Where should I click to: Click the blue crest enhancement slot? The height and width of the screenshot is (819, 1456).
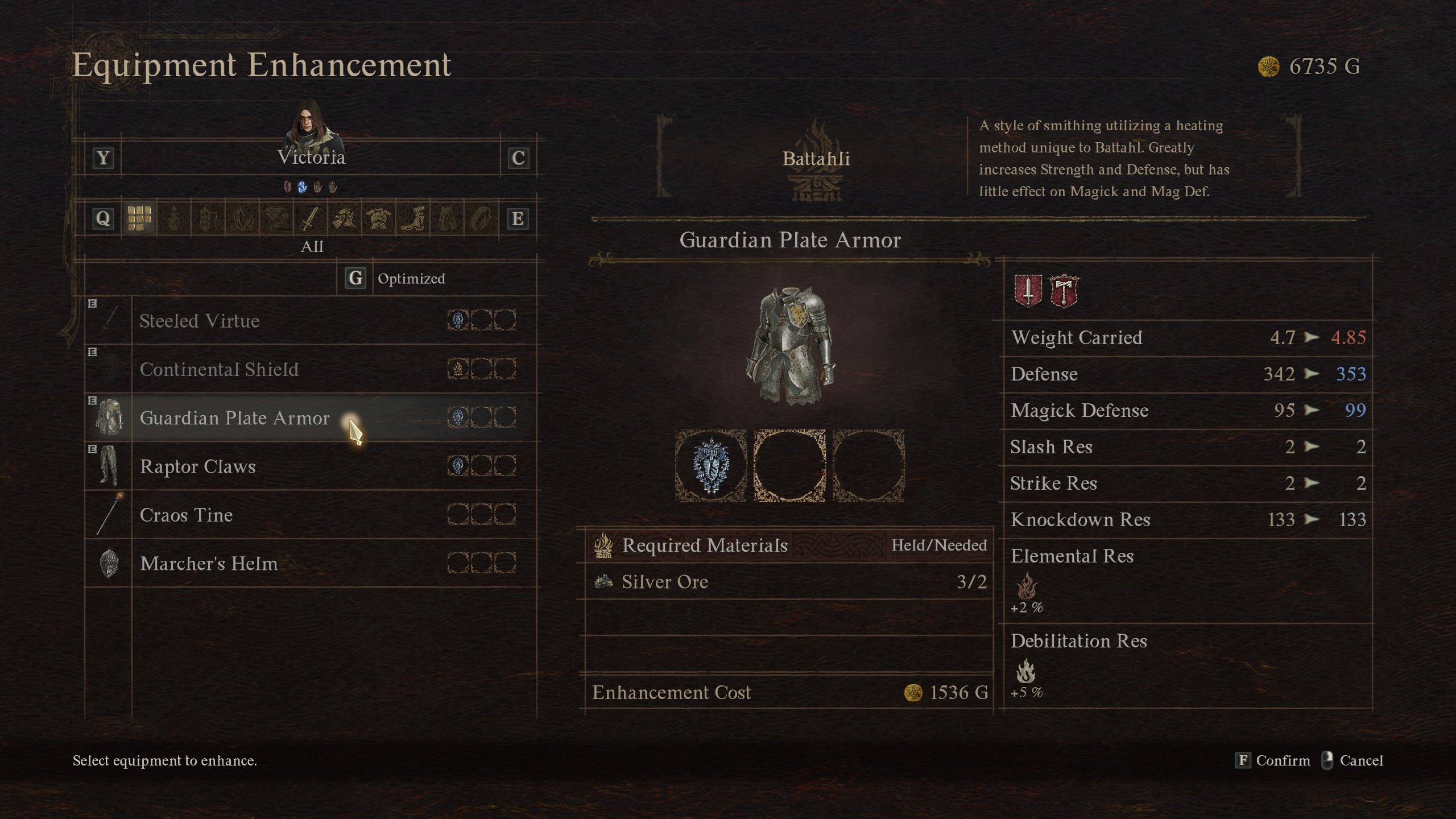[x=710, y=466]
